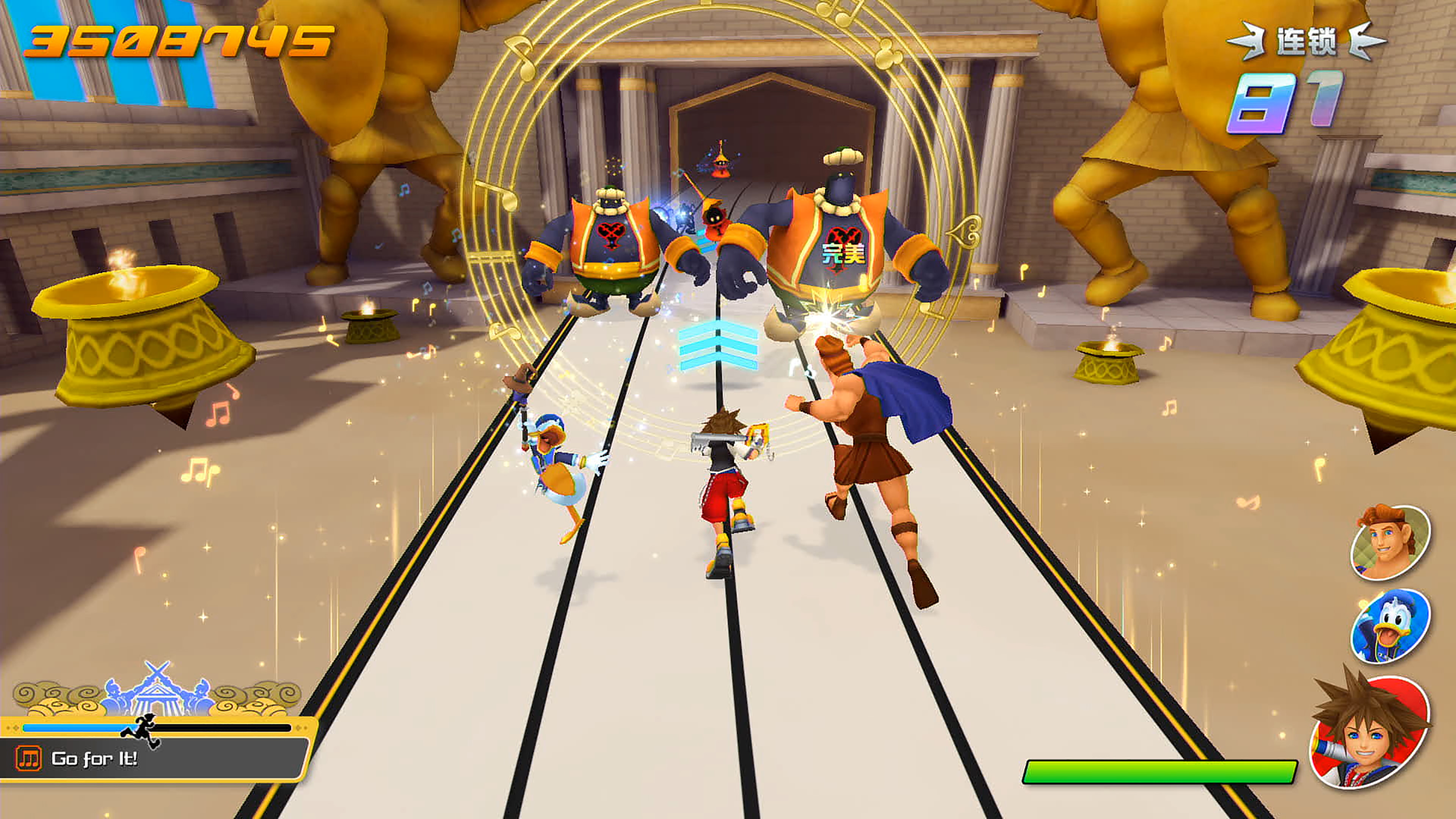Select the Donald Duck party portrait
Viewport: 1456px width, 819px height.
click(1389, 626)
